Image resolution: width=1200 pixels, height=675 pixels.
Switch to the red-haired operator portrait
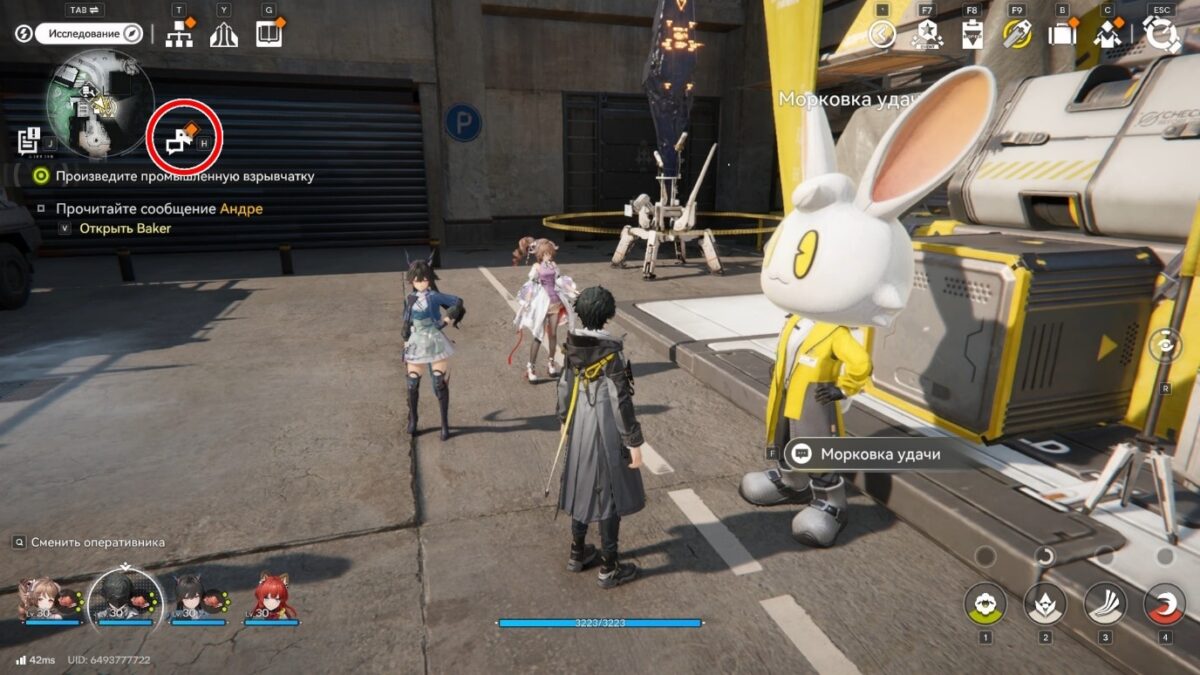(x=271, y=598)
